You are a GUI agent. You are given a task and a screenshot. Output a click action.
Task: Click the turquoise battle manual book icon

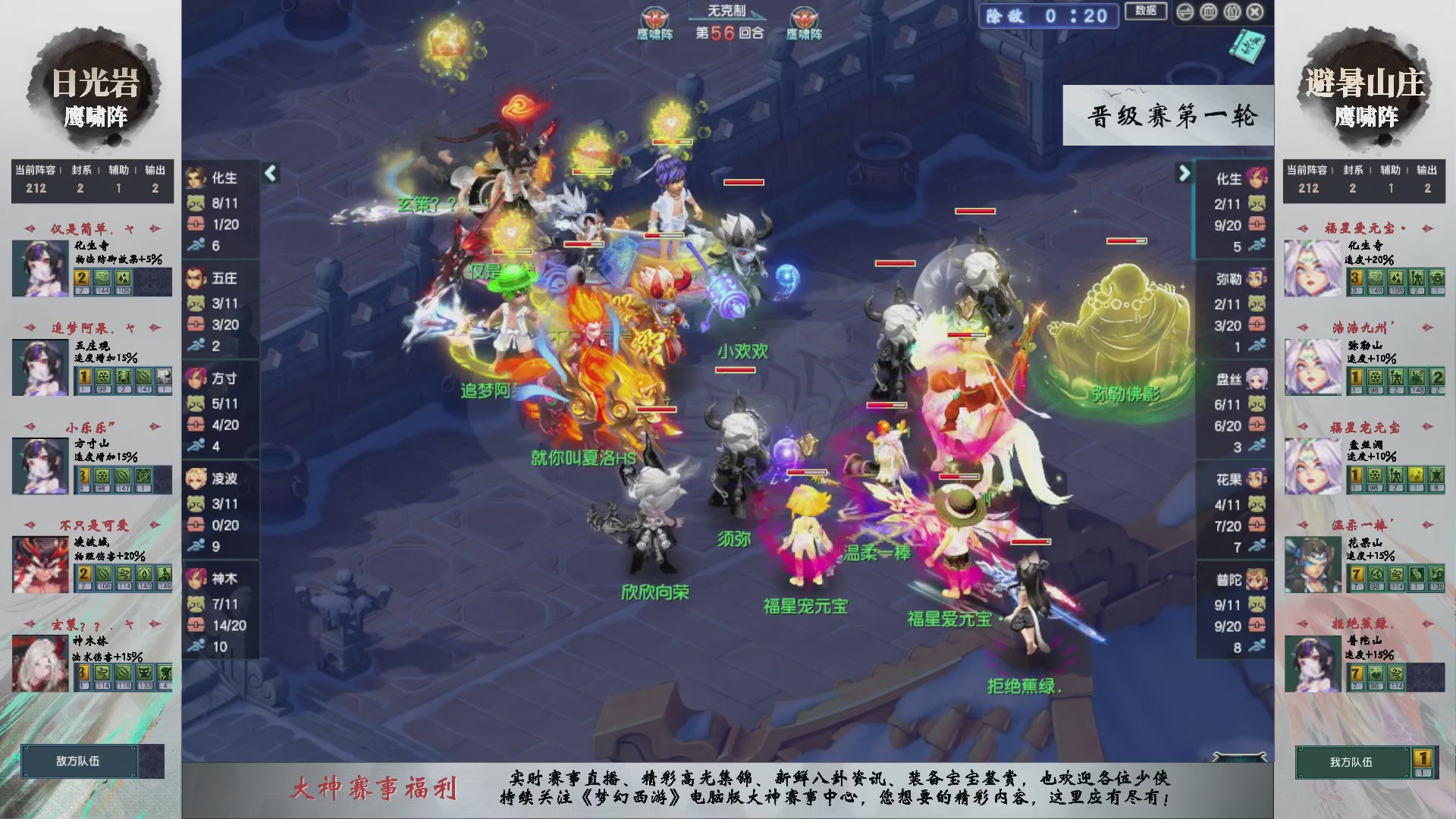click(x=1248, y=48)
